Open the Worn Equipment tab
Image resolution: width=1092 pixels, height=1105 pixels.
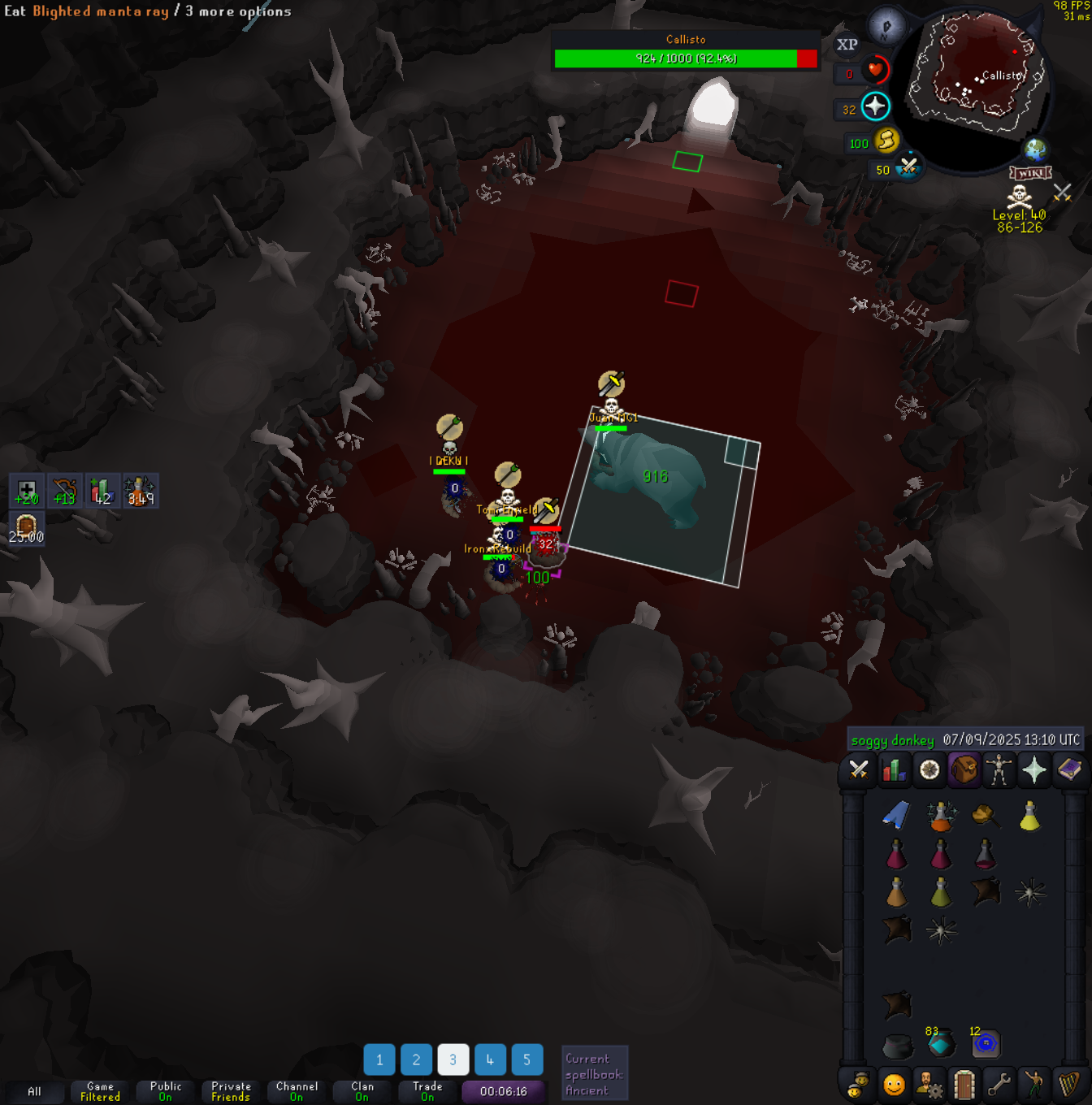coord(999,769)
